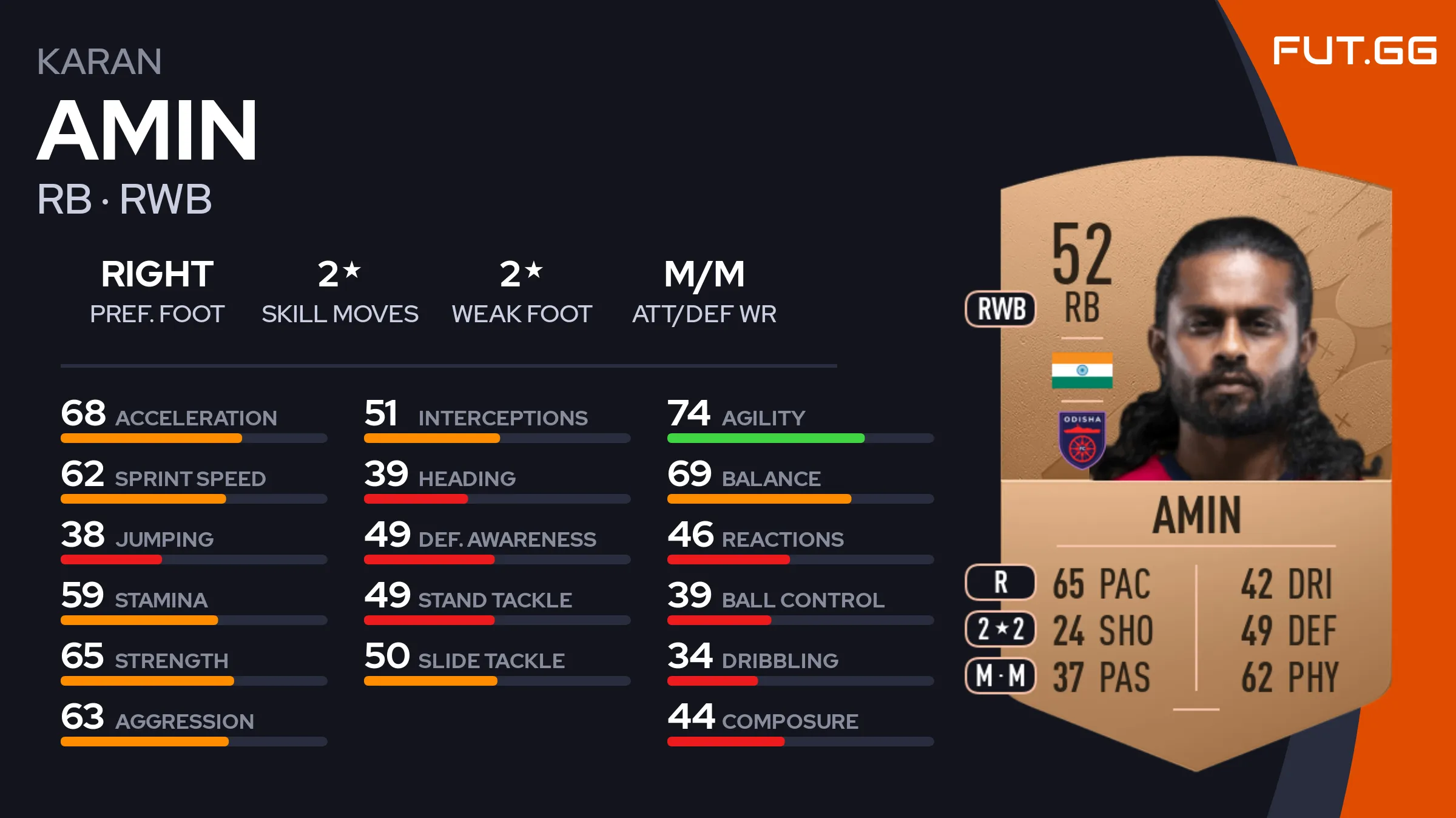
Task: Click the FUT.GG logo
Action: pos(1354,51)
